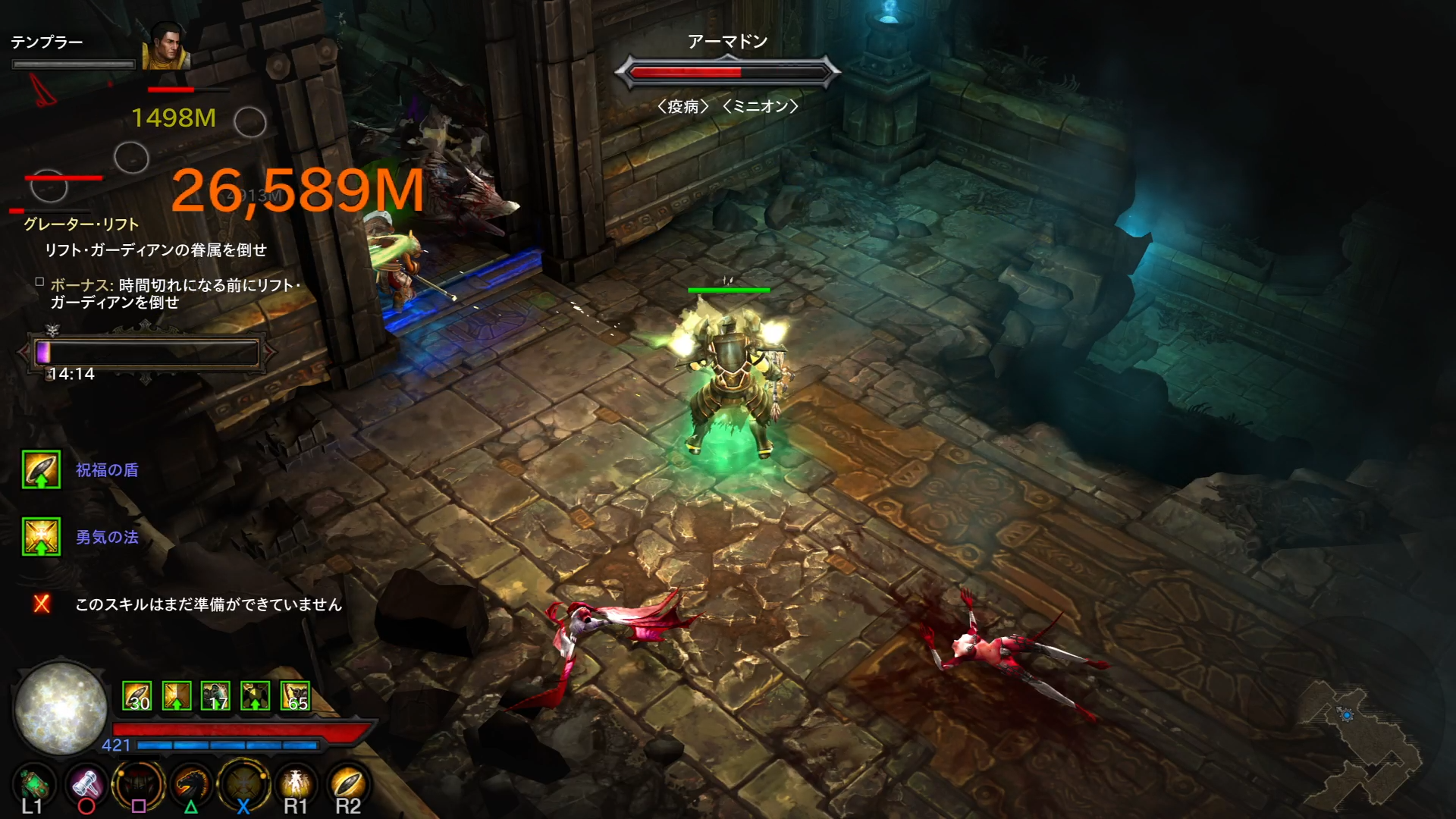This screenshot has width=1456, height=819.
Task: Activate the black Steed Charge skill
Action: click(190, 785)
